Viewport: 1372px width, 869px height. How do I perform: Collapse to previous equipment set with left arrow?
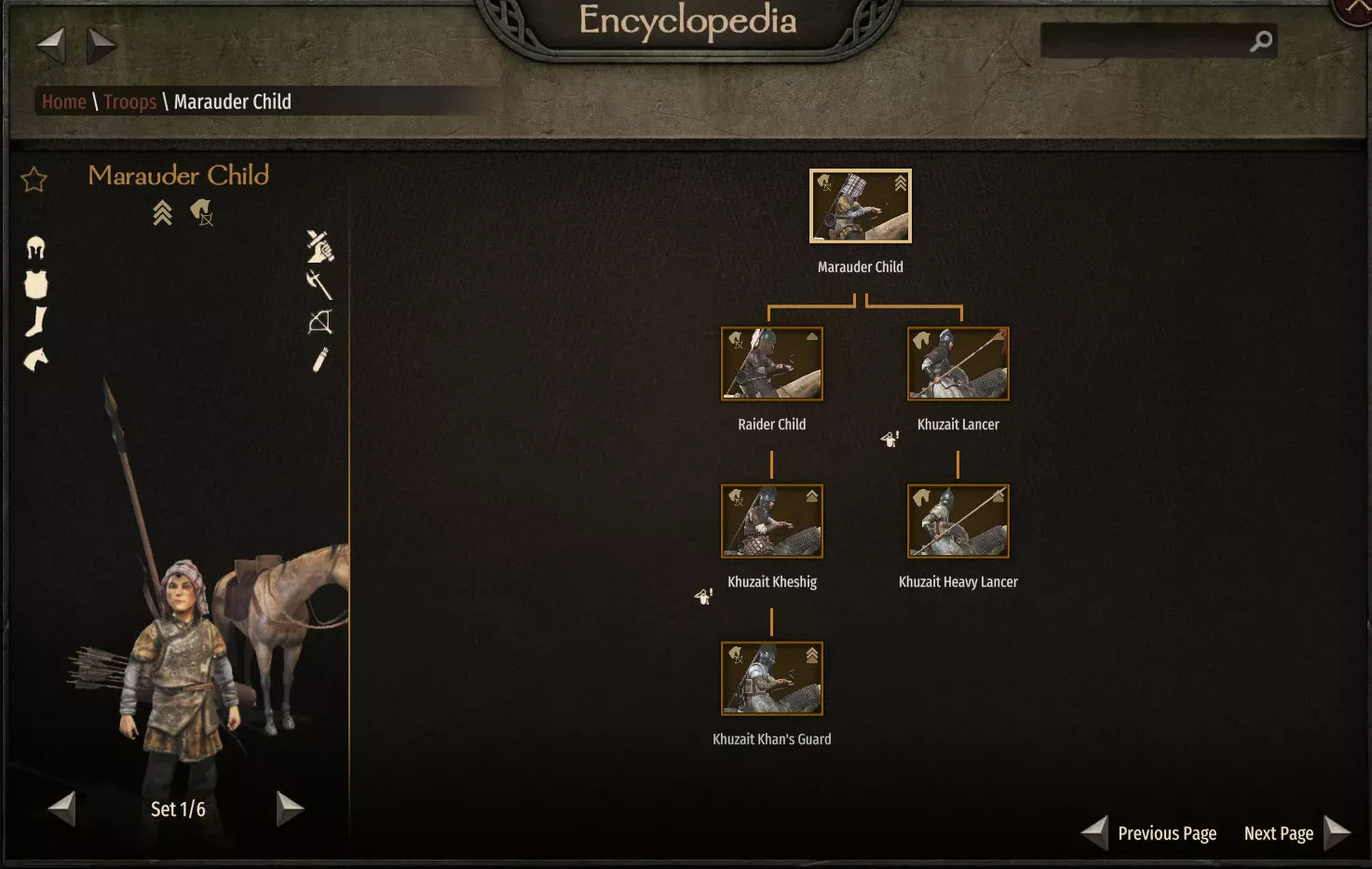pos(61,808)
